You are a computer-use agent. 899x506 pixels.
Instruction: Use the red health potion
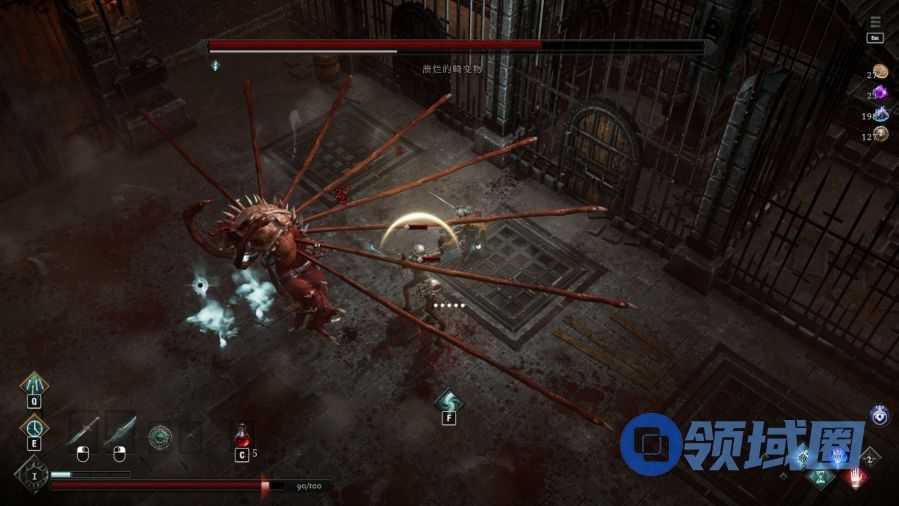(x=241, y=435)
